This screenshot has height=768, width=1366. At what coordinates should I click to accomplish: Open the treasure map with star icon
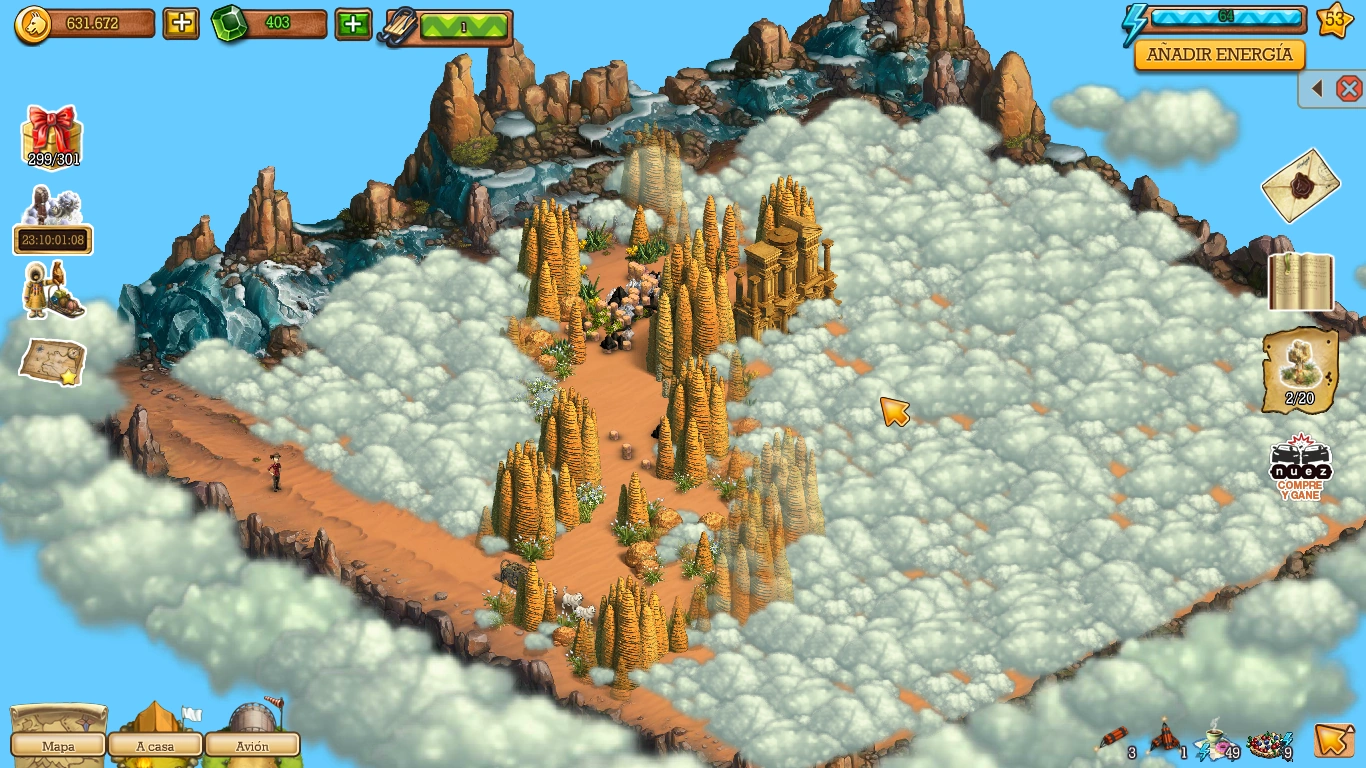point(53,361)
